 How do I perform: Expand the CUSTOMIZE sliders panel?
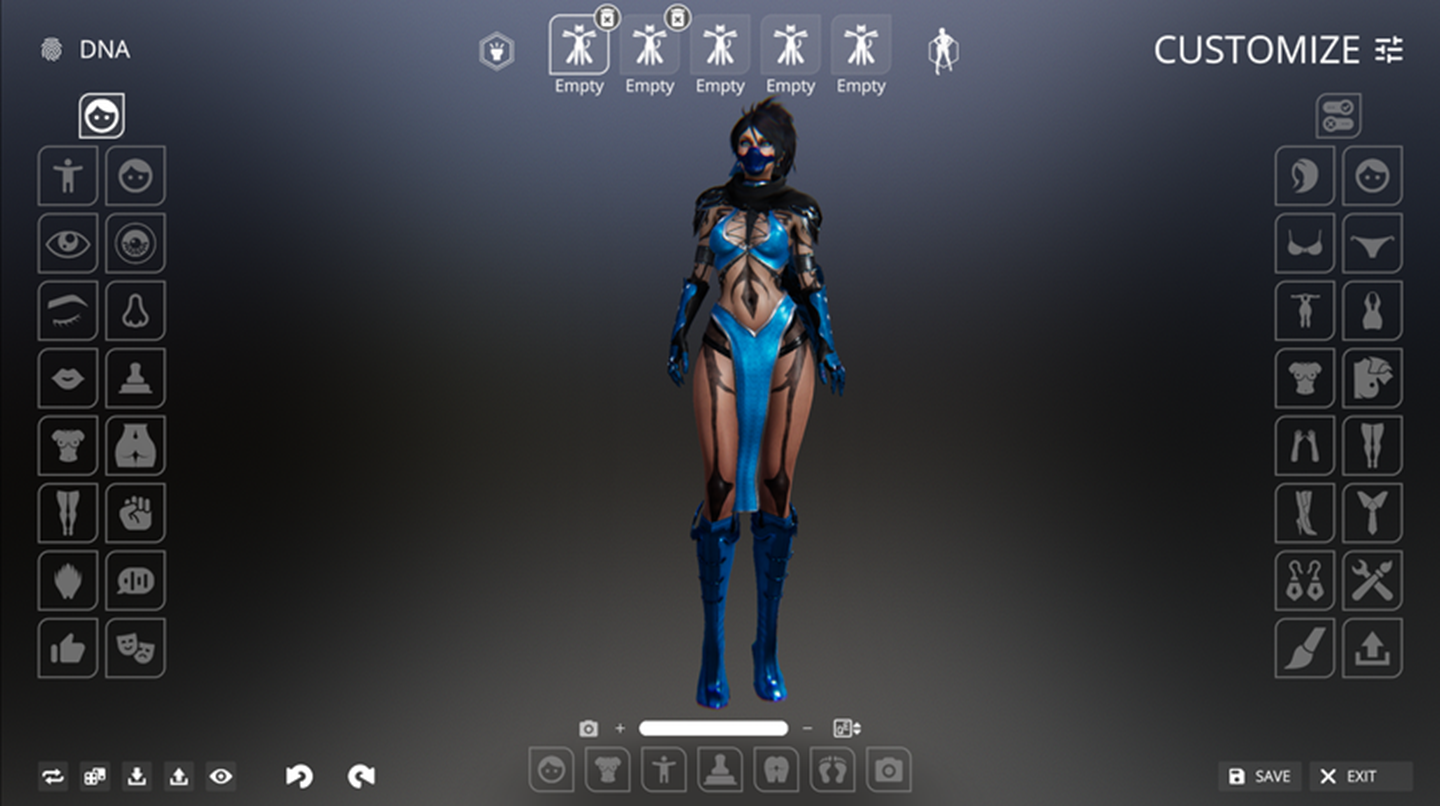pyautogui.click(x=1389, y=50)
